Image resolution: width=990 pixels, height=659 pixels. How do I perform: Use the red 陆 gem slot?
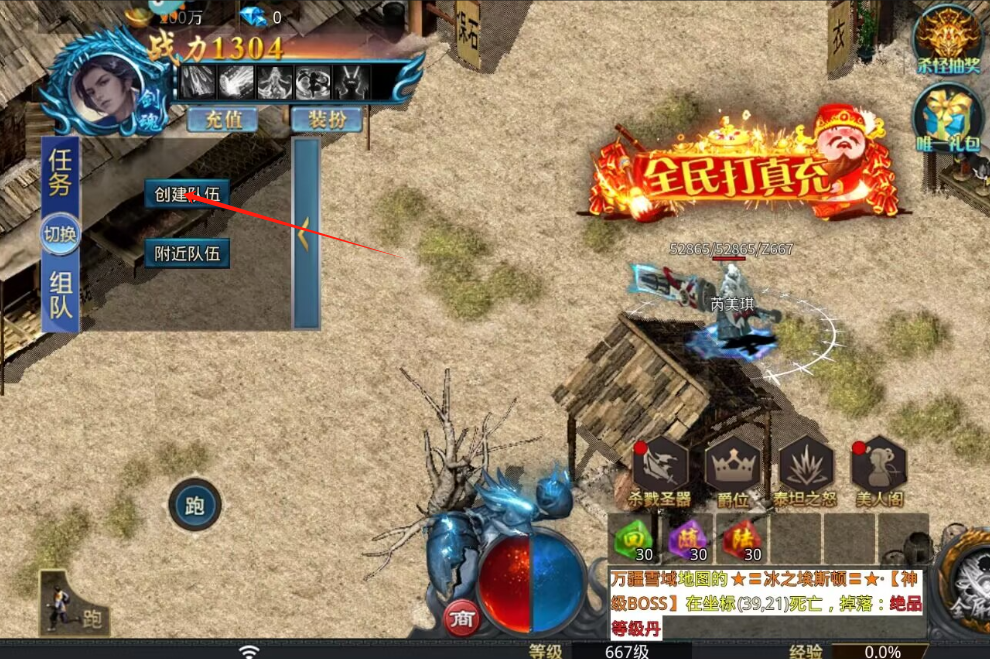[x=741, y=539]
